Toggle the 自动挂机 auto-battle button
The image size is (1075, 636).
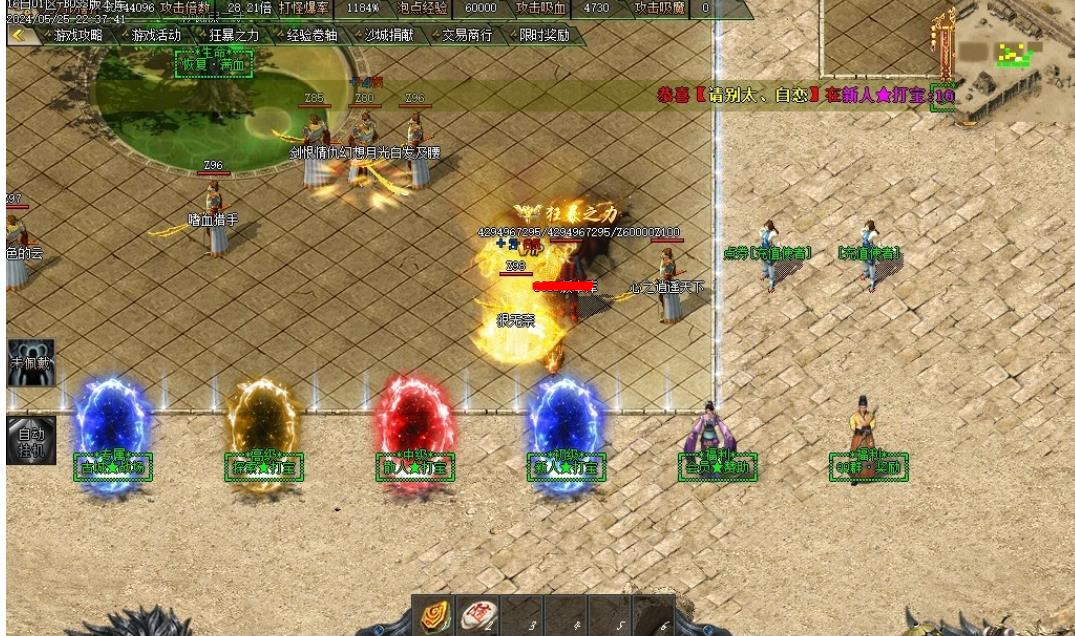click(x=31, y=440)
